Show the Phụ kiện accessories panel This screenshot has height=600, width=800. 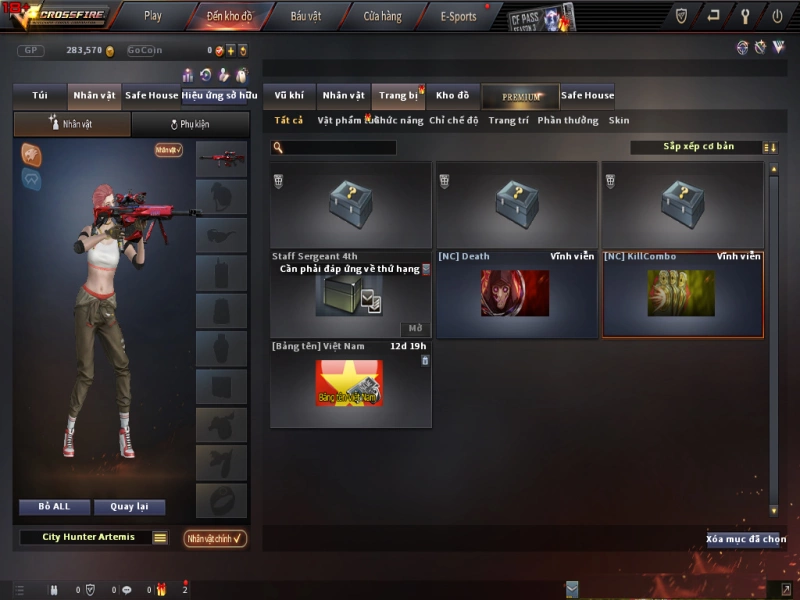[190, 125]
